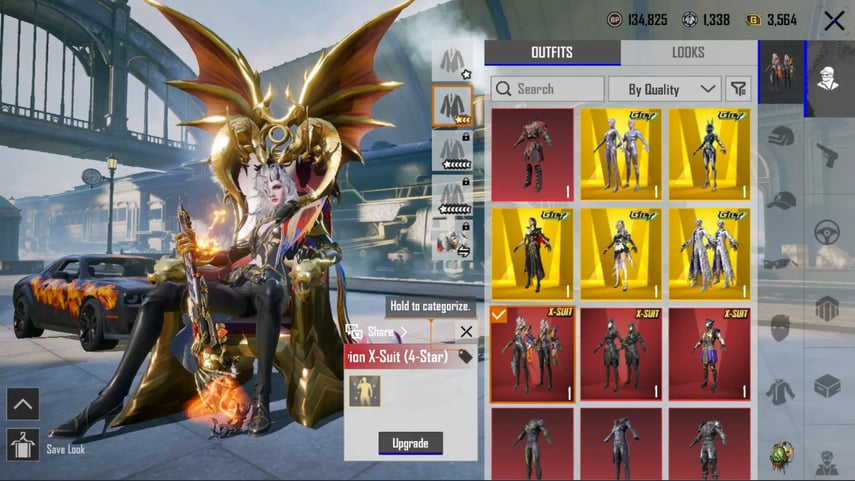Switch to the Looks tab
The height and width of the screenshot is (481, 855).
click(x=688, y=53)
